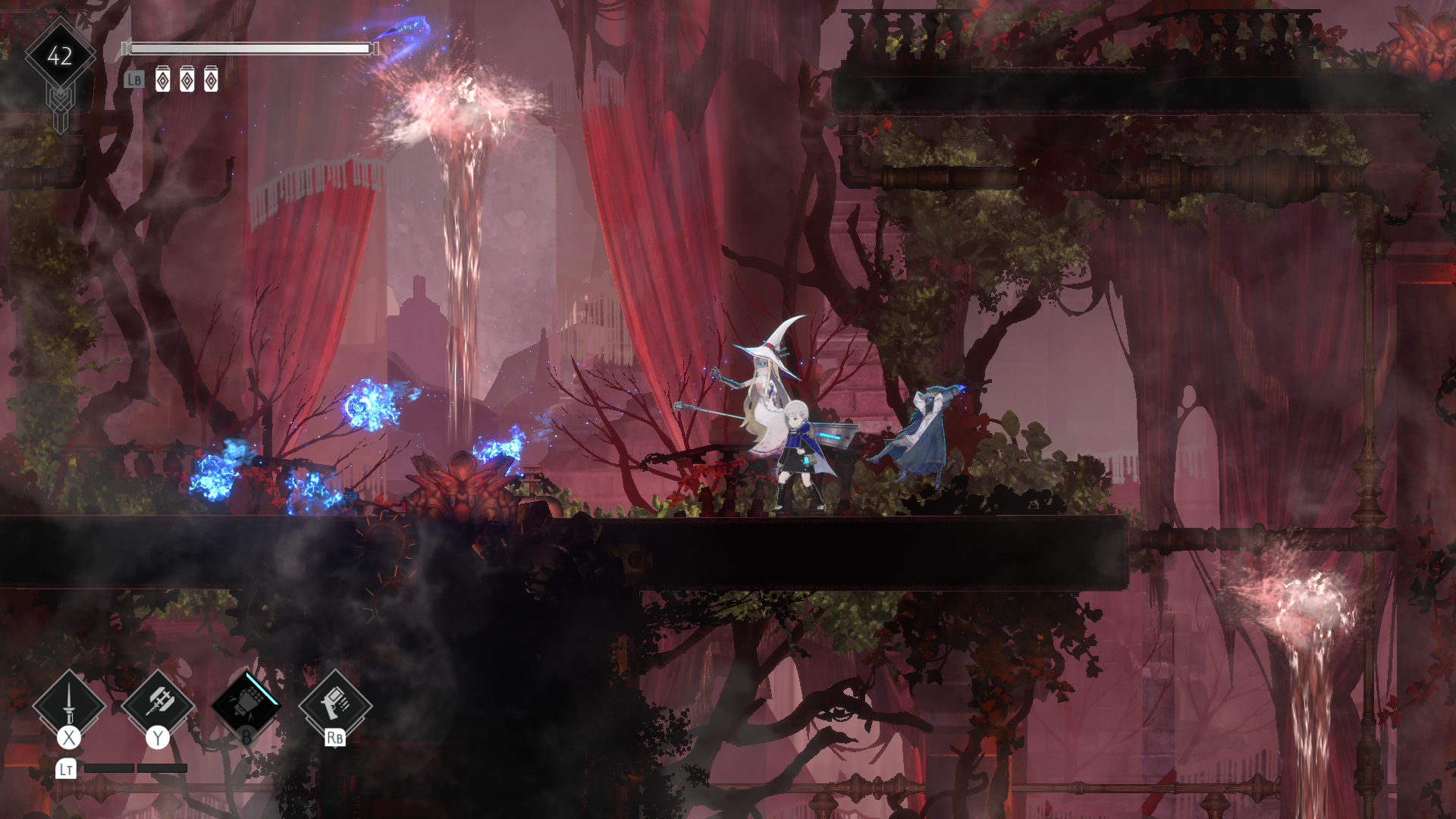This screenshot has width=1456, height=819.
Task: Click the health bar at the top
Action: coord(250,49)
